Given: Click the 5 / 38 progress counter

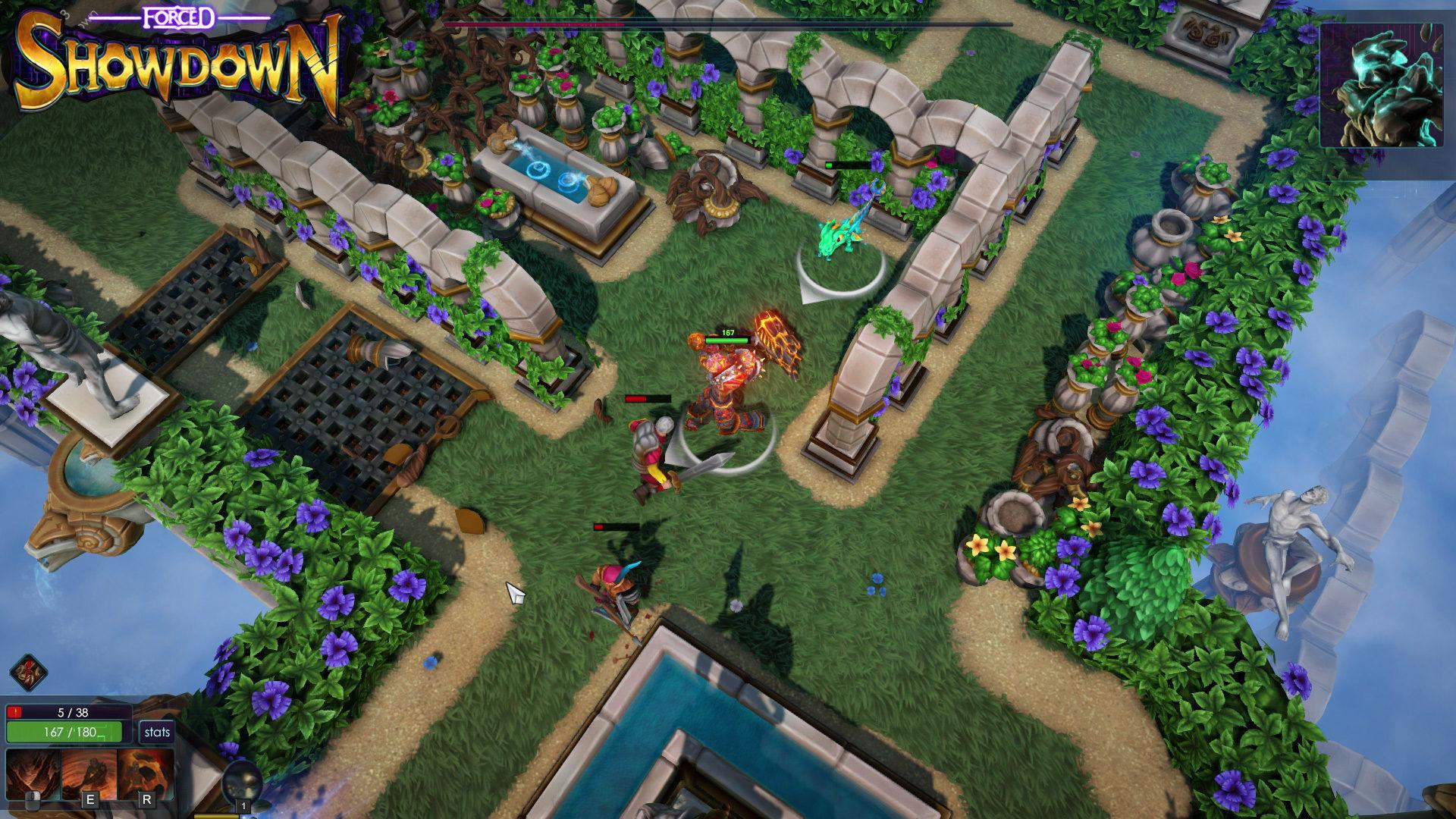Looking at the screenshot, I should pos(72,712).
